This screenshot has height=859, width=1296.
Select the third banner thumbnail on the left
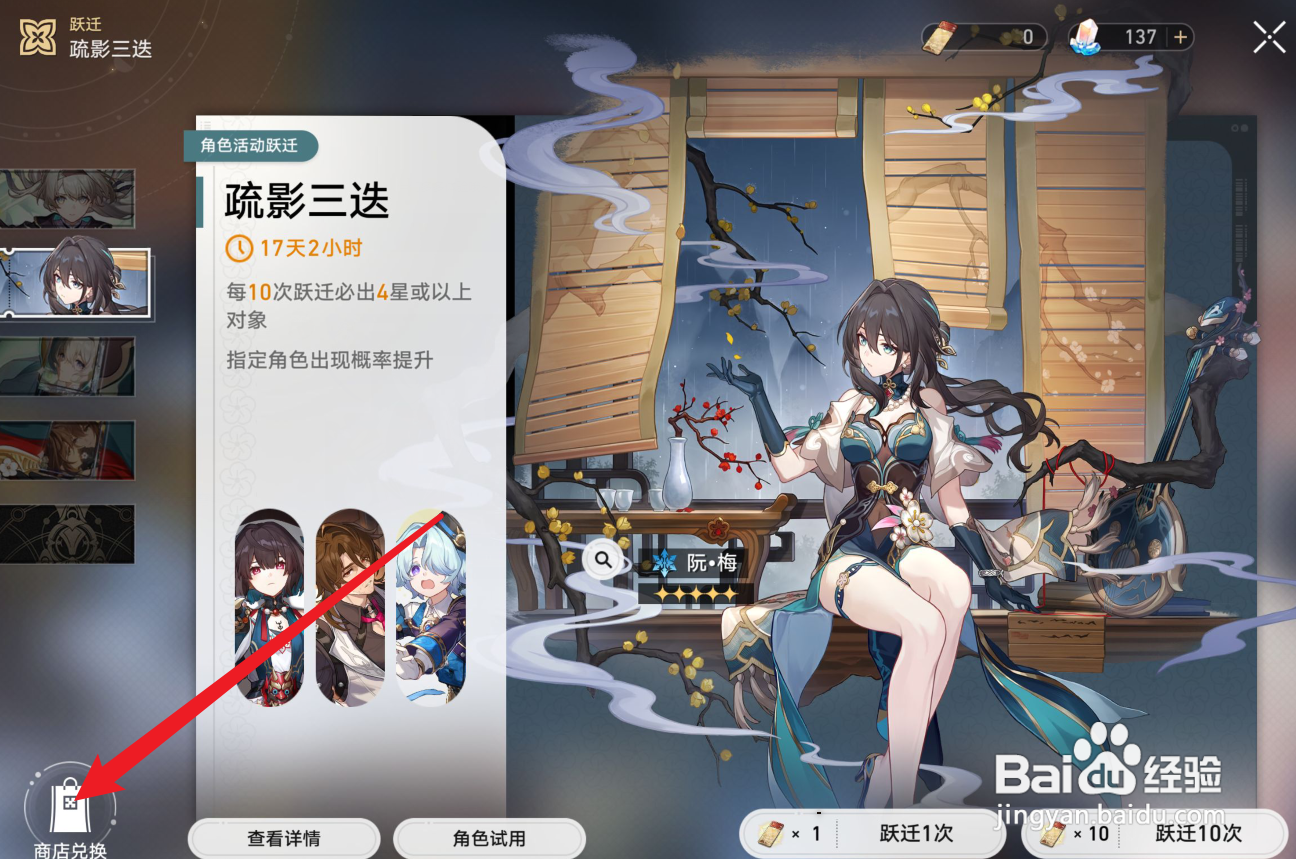pyautogui.click(x=69, y=367)
